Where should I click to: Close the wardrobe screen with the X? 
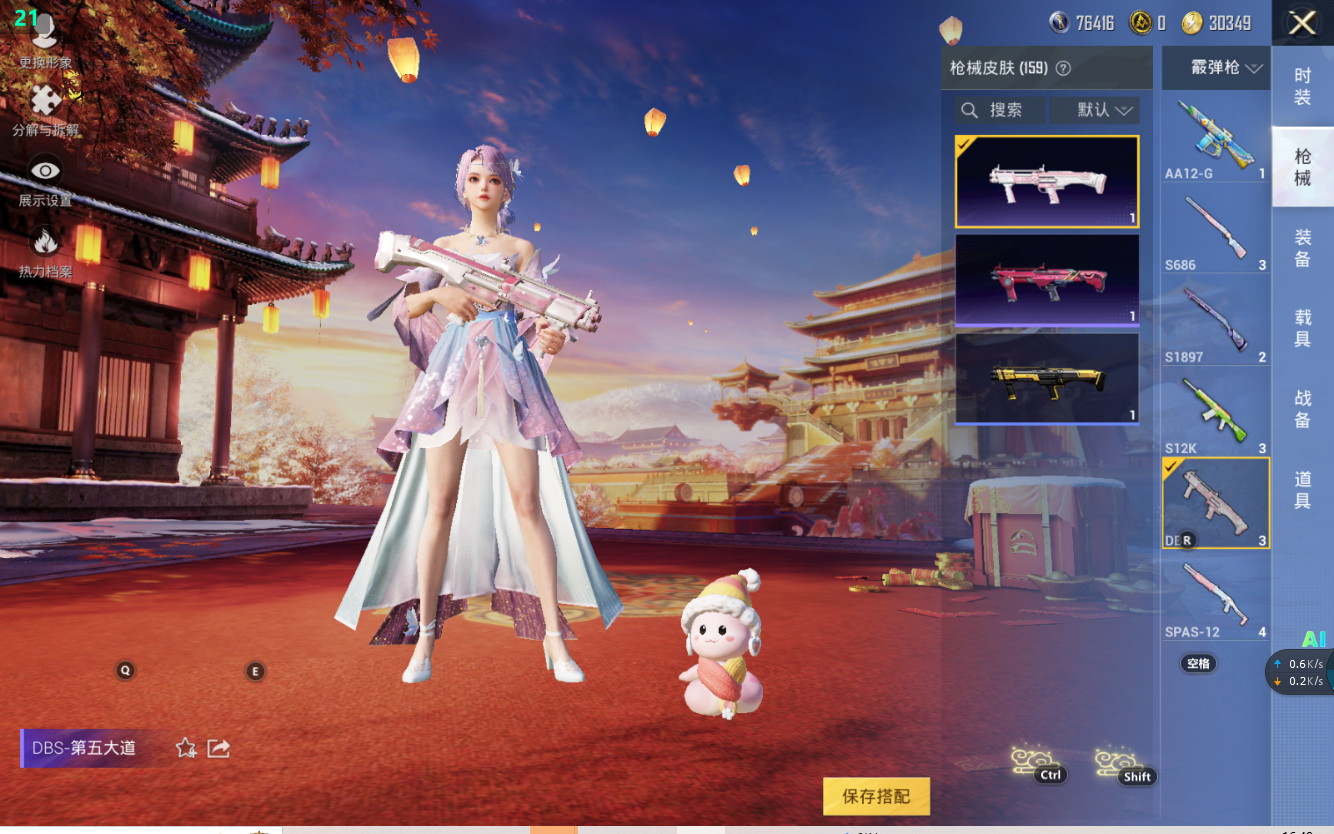tap(1302, 23)
